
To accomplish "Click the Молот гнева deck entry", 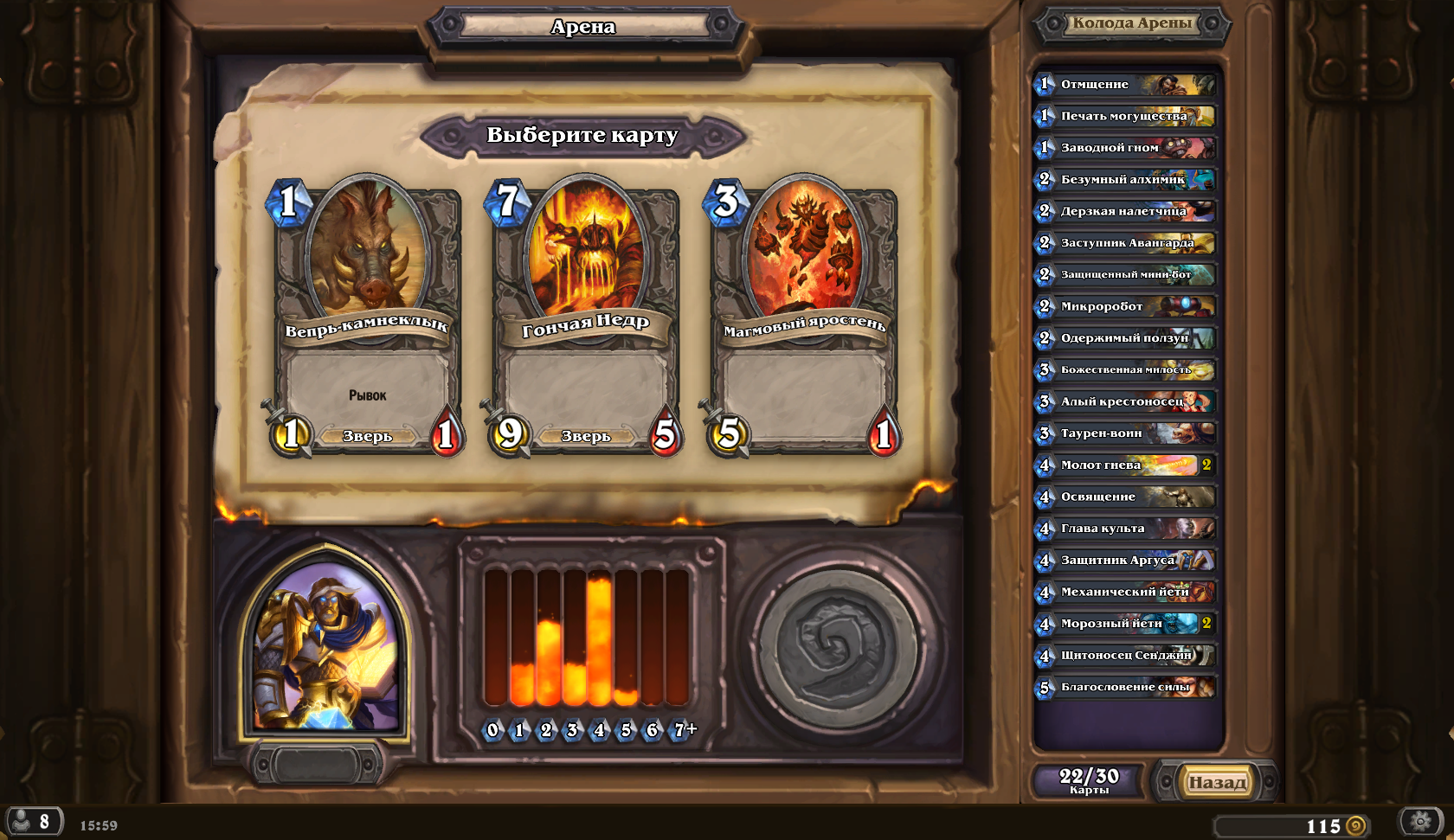I will 1126,465.
